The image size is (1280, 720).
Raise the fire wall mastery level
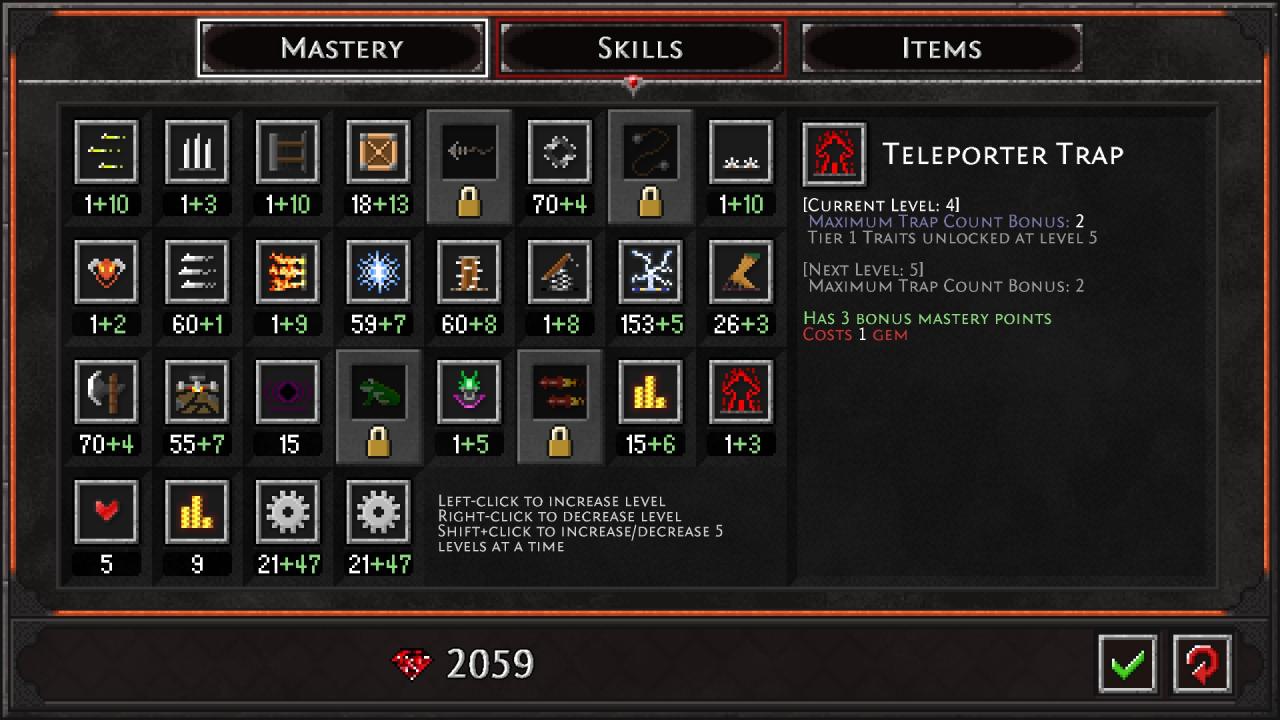coord(288,272)
